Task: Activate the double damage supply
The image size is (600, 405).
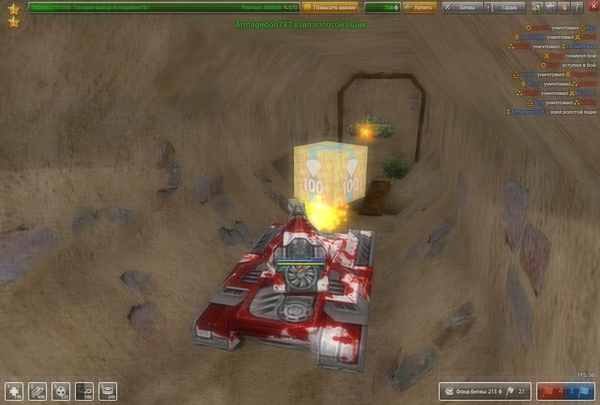Action: click(60, 390)
